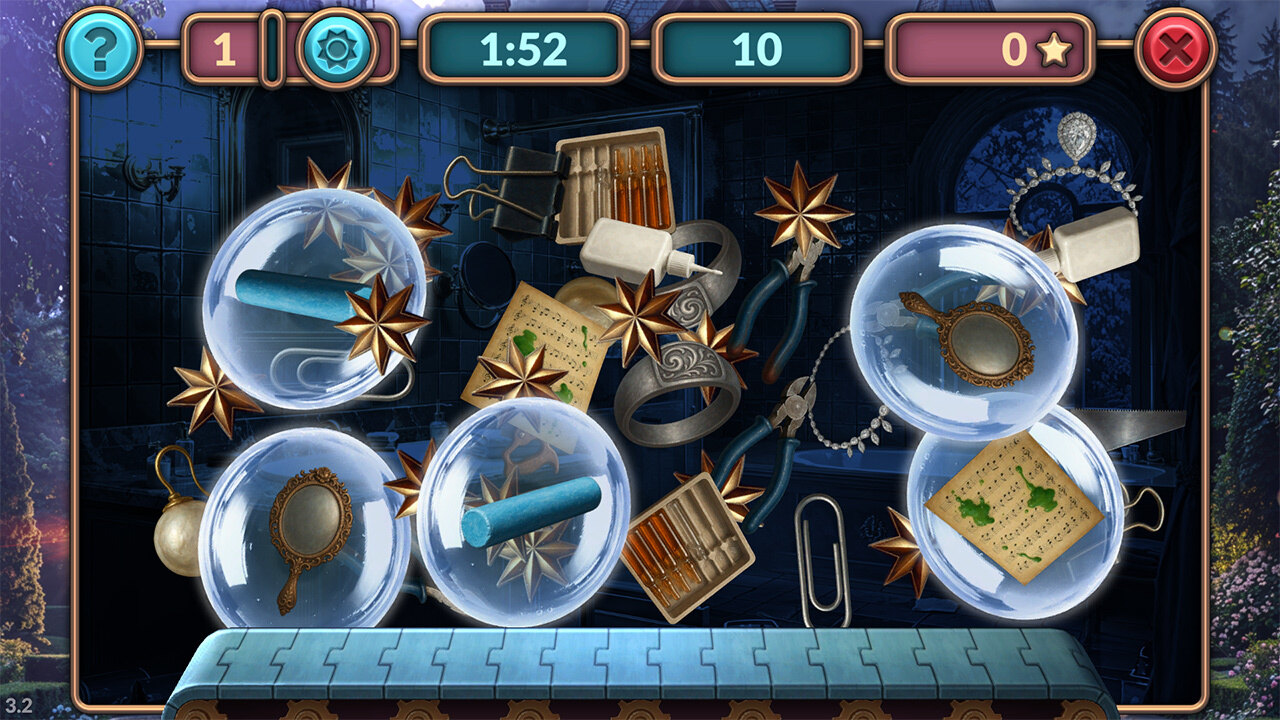Open the question mark help button
This screenshot has height=720, width=1280.
tap(100, 48)
